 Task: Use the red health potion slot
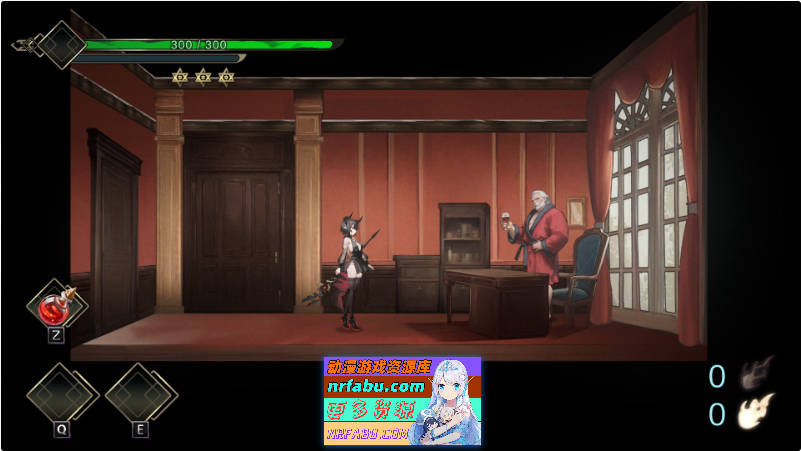tap(56, 307)
